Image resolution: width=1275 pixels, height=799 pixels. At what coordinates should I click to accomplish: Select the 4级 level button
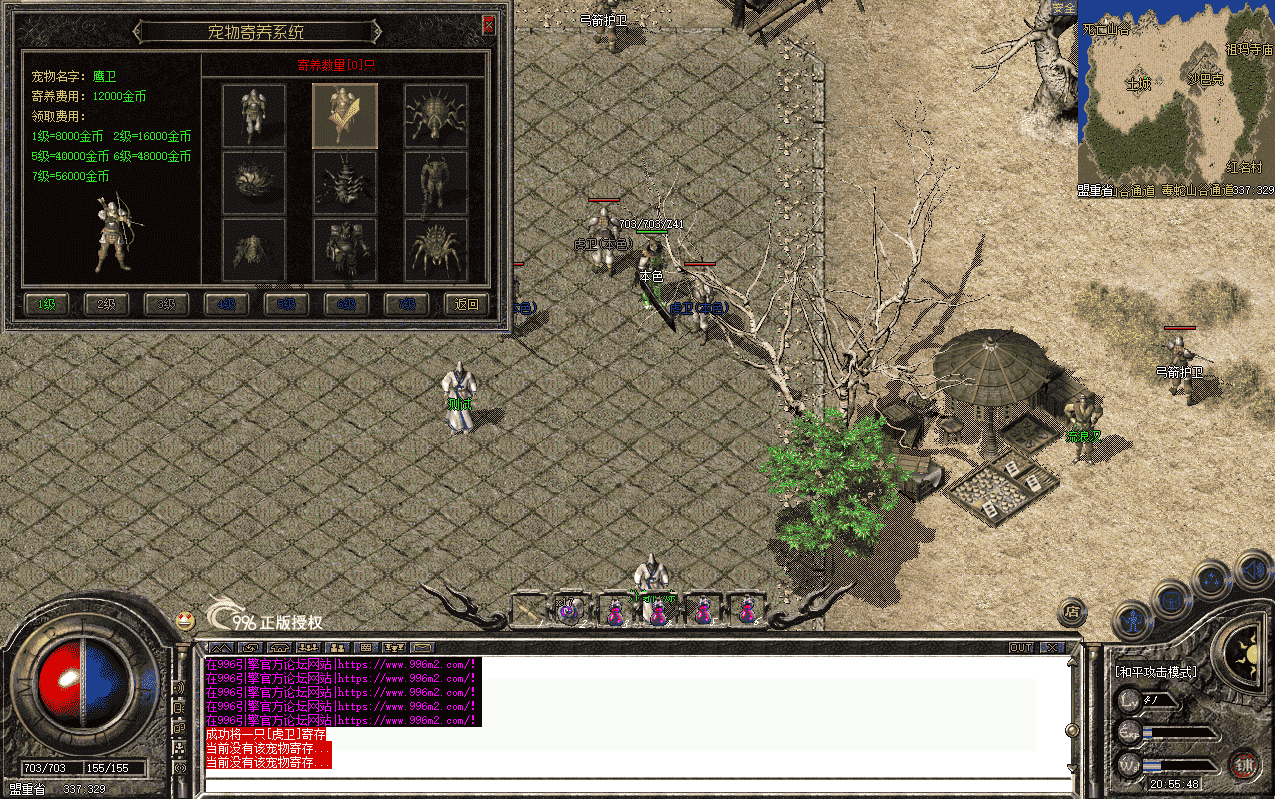coord(226,304)
